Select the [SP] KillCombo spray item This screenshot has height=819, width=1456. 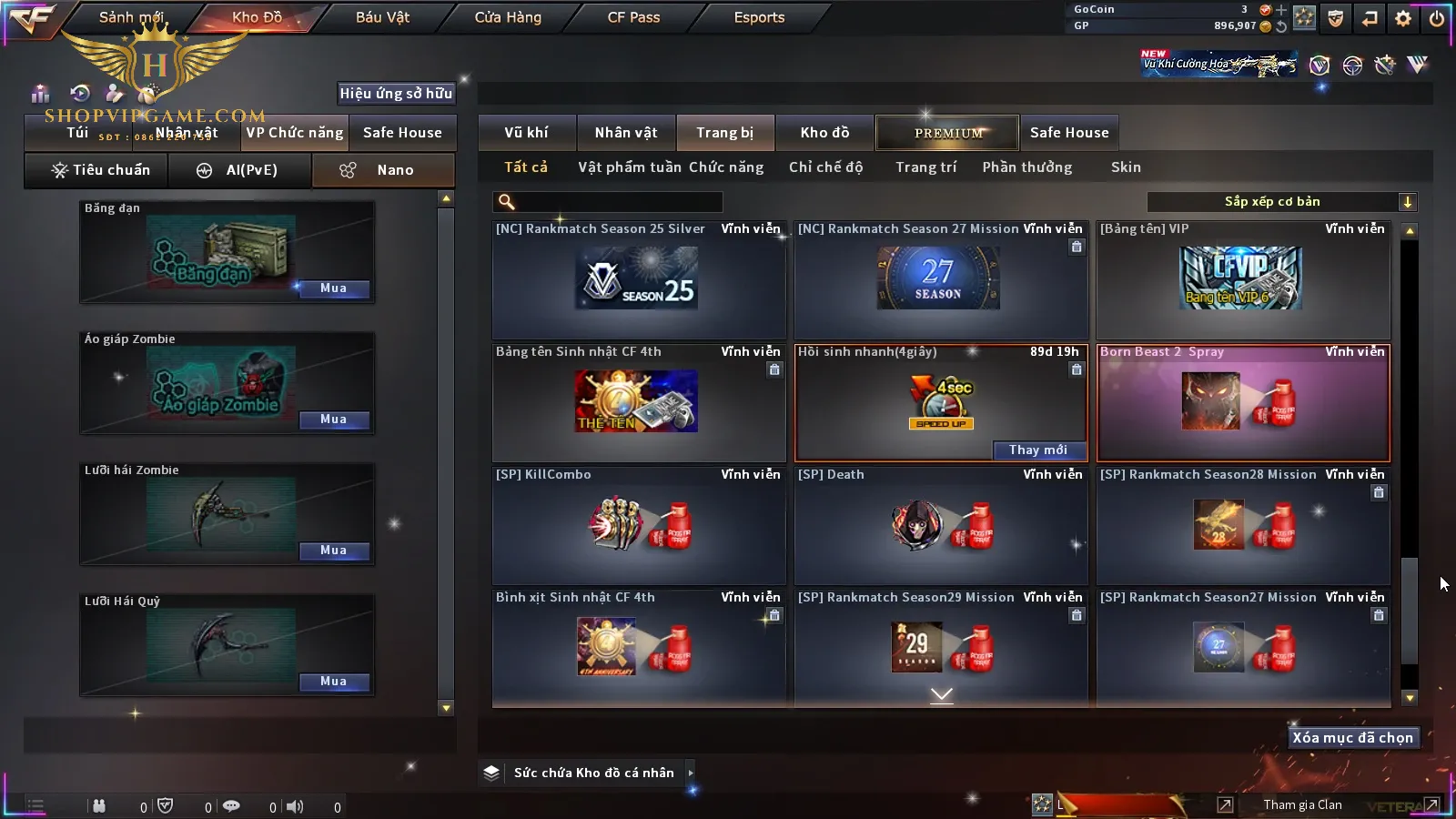click(x=639, y=525)
